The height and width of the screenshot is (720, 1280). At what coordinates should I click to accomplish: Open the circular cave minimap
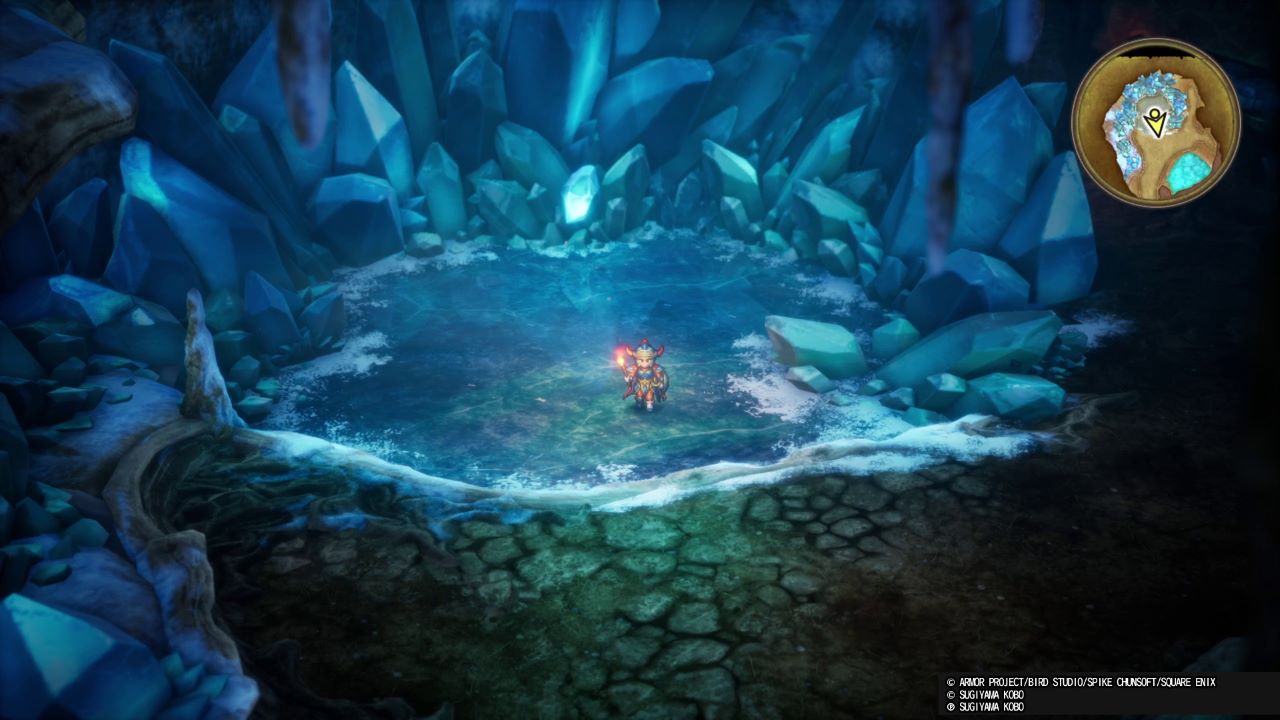[1155, 123]
